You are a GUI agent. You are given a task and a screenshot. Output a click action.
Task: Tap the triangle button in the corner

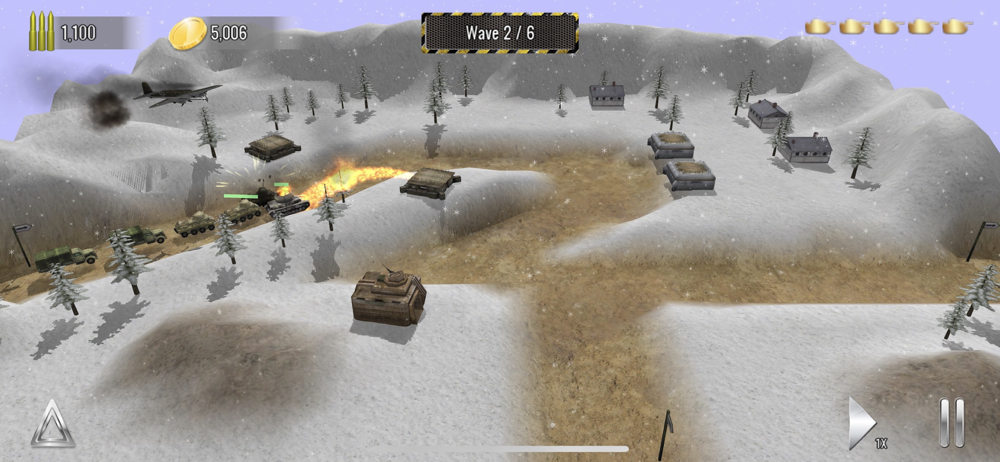click(x=52, y=424)
